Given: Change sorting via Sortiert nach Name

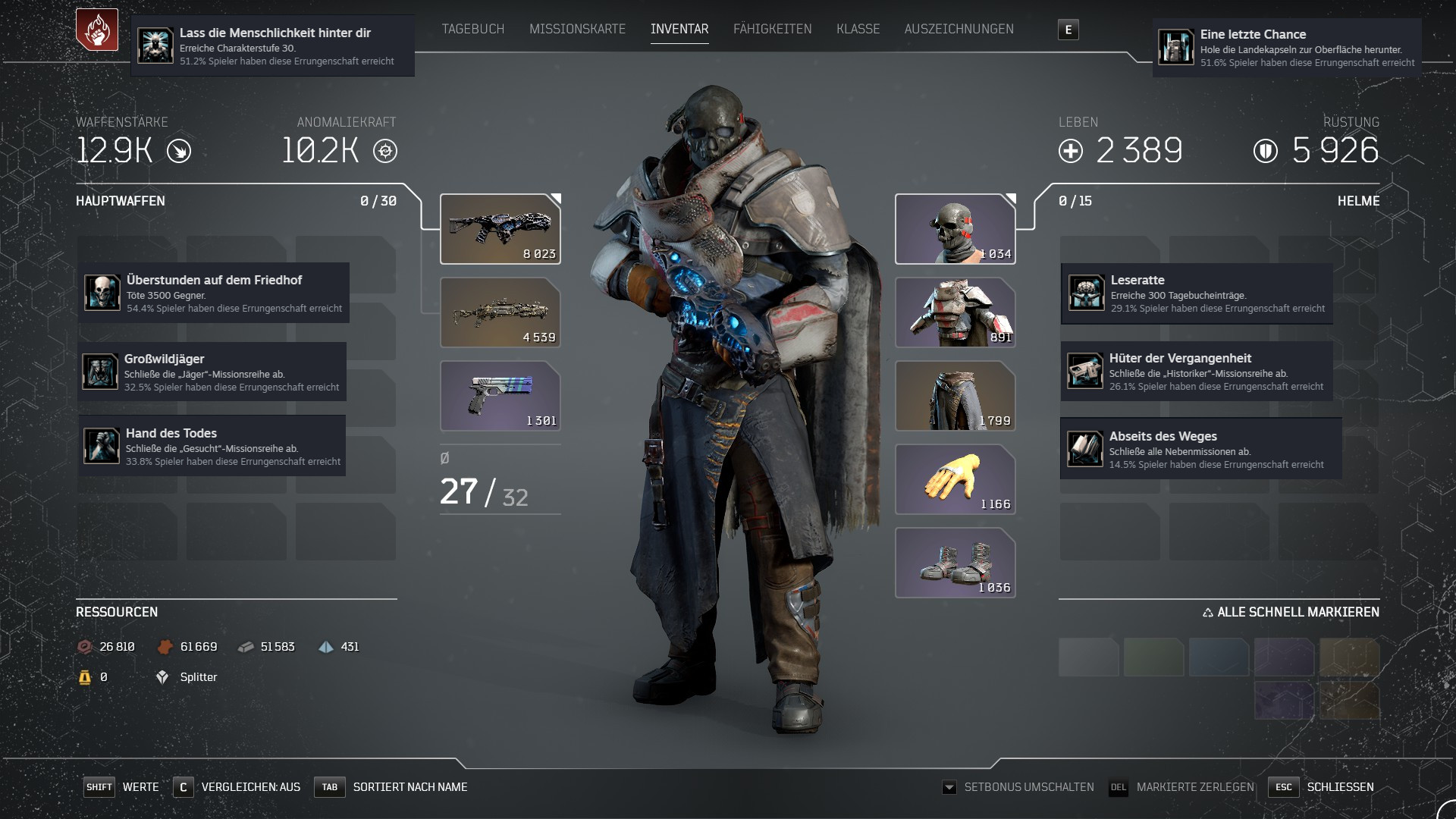Looking at the screenshot, I should pyautogui.click(x=393, y=787).
